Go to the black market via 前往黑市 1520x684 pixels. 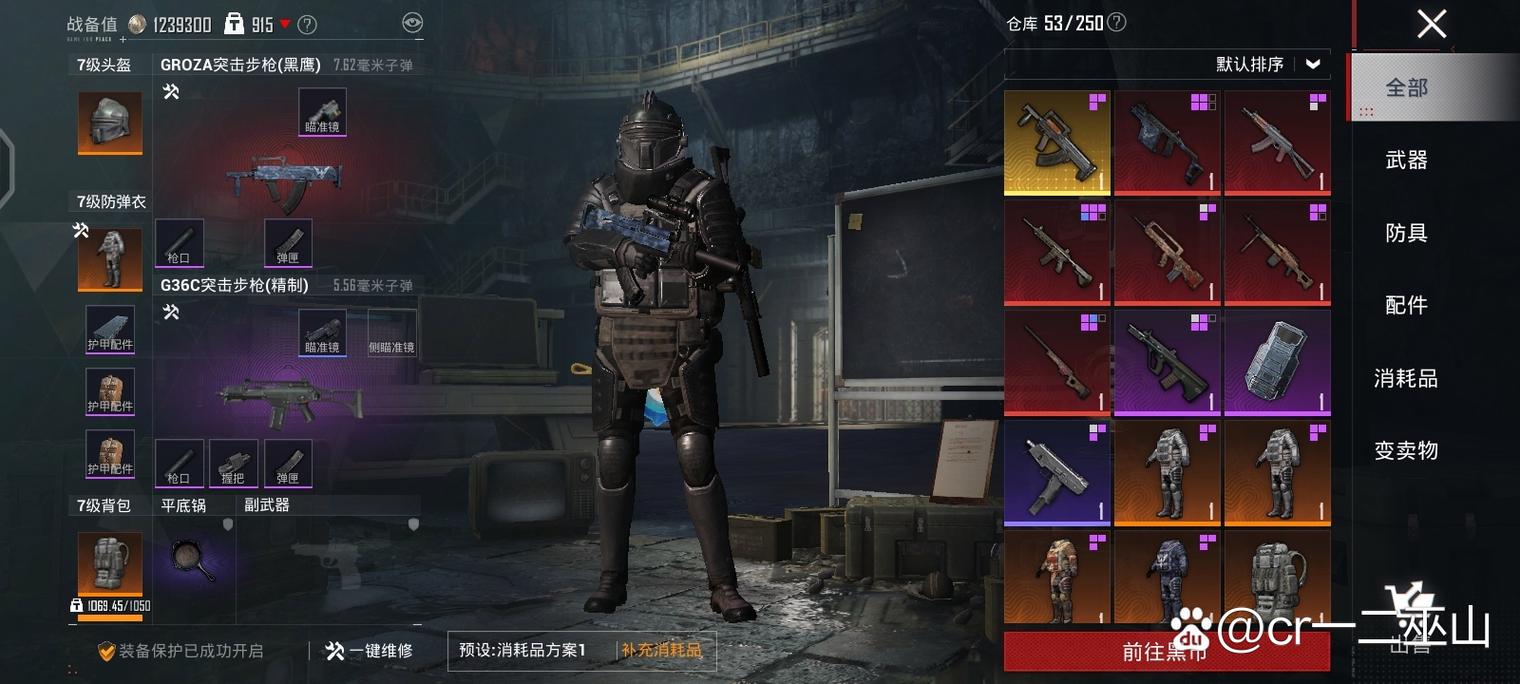tap(1166, 652)
